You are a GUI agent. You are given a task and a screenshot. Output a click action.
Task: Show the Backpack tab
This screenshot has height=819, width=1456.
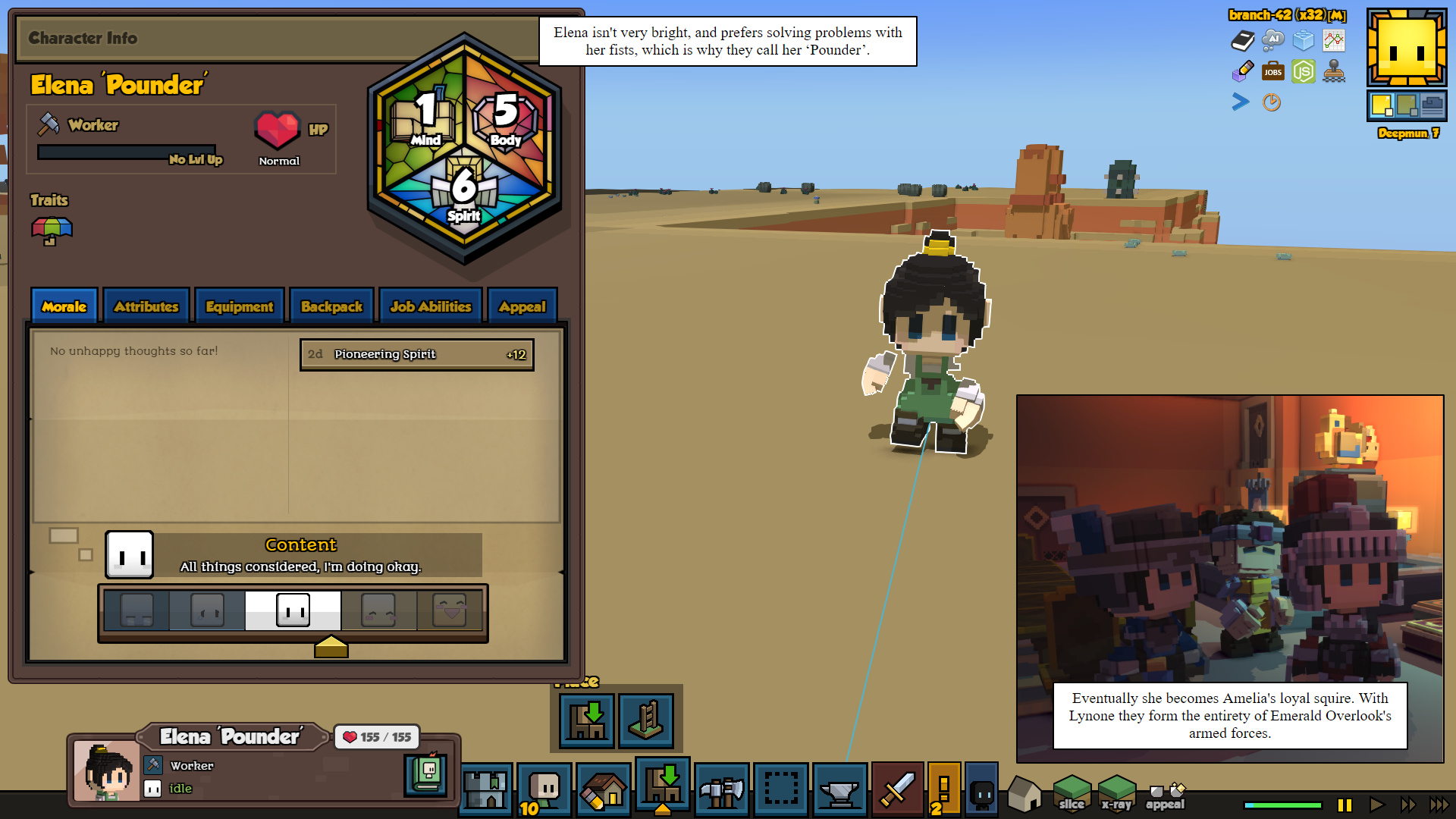point(331,306)
